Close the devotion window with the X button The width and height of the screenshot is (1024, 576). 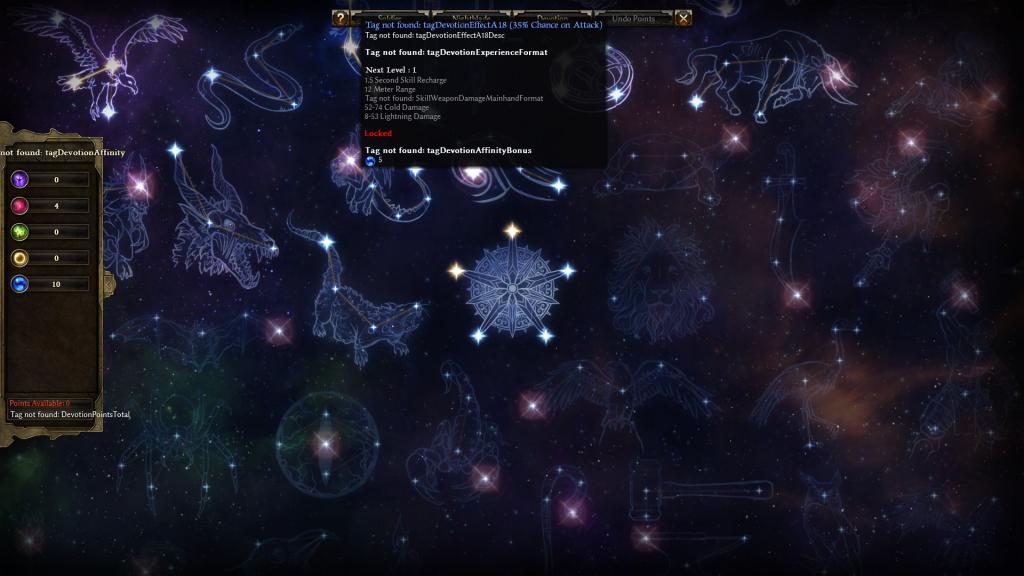tap(683, 18)
